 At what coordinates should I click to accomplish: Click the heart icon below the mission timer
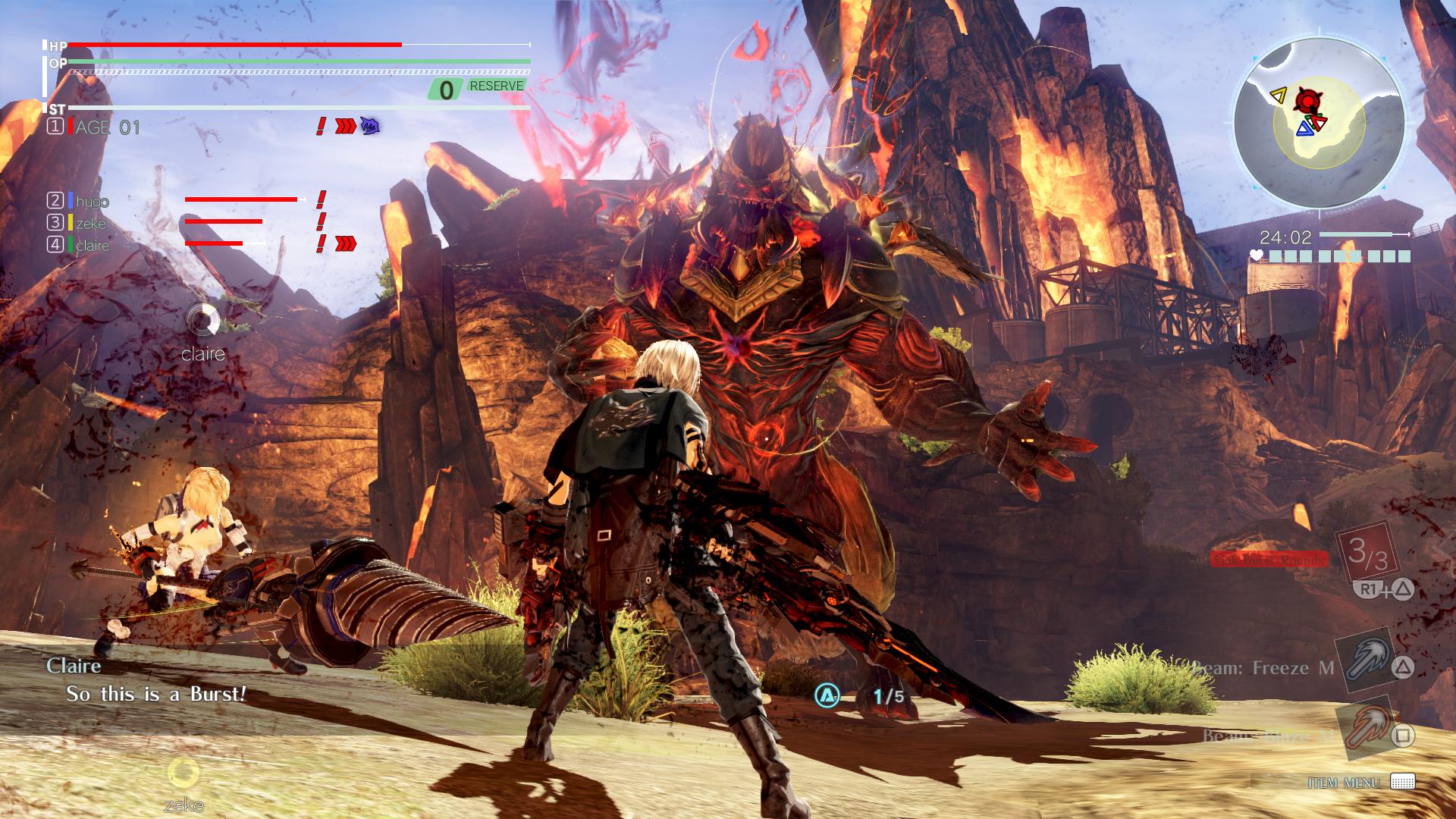(1257, 255)
